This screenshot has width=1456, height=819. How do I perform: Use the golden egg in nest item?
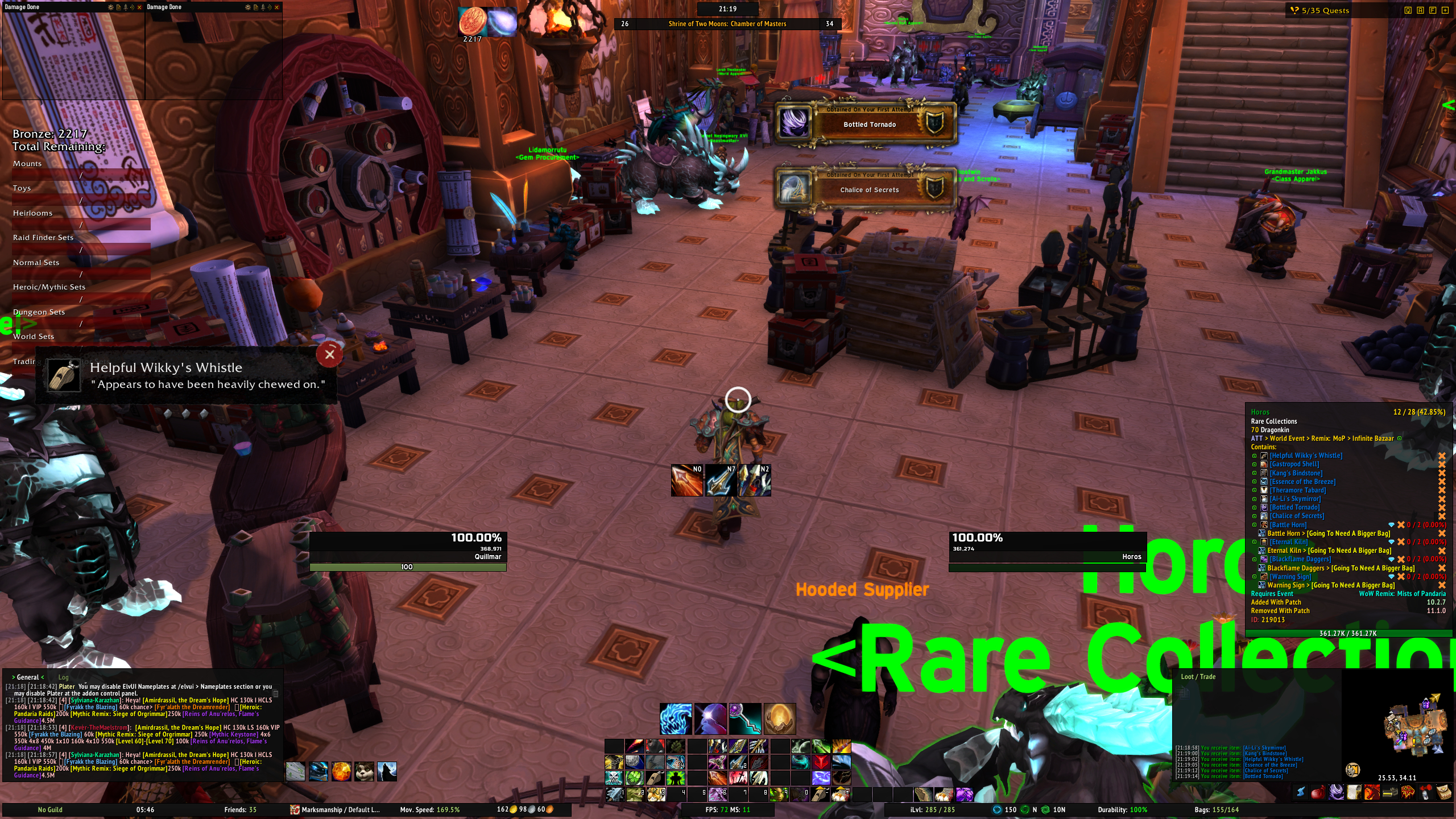(x=779, y=719)
